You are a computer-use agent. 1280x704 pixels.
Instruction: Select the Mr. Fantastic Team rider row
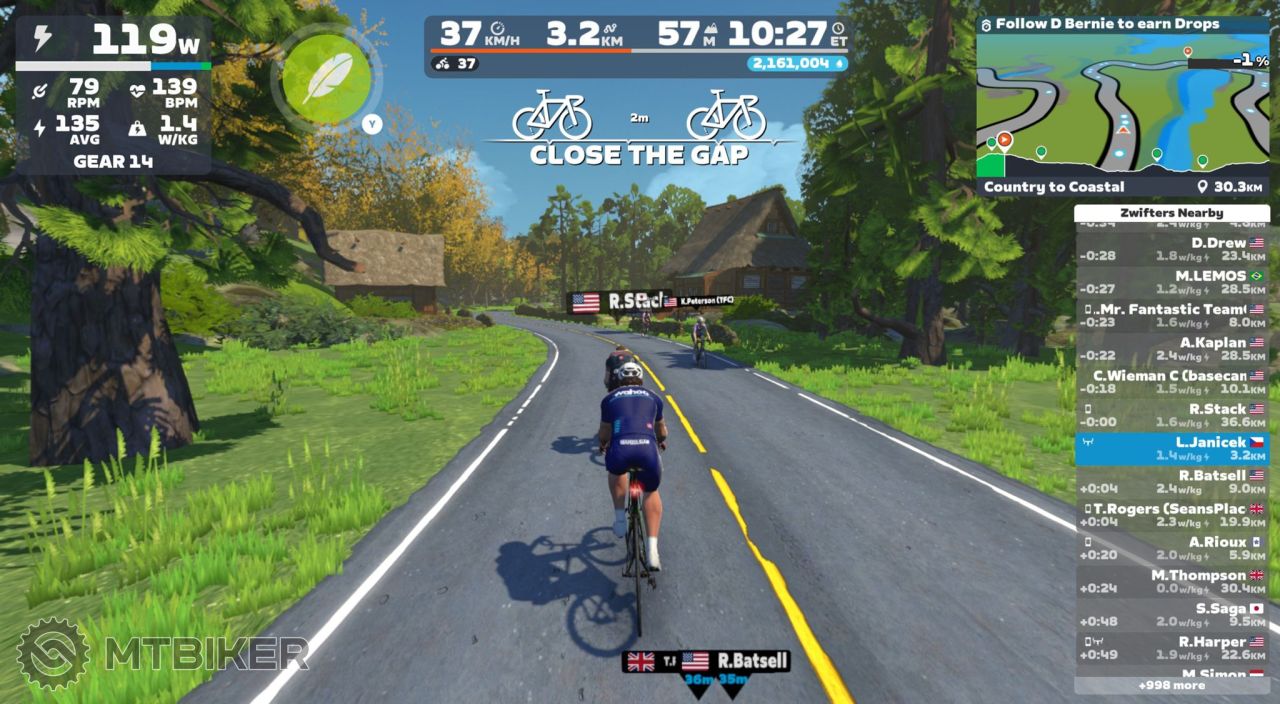(1171, 315)
